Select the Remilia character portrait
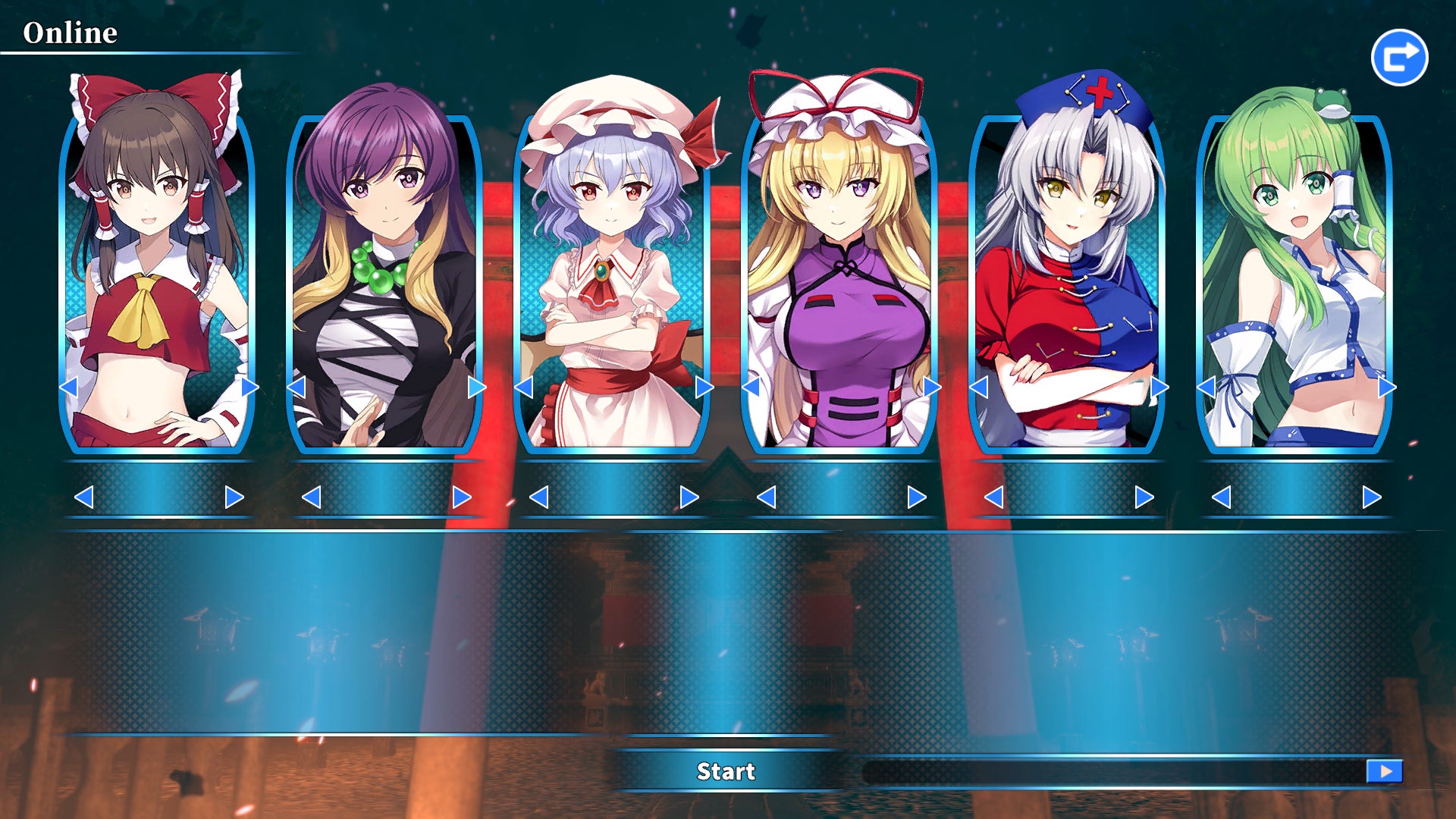 (611, 281)
